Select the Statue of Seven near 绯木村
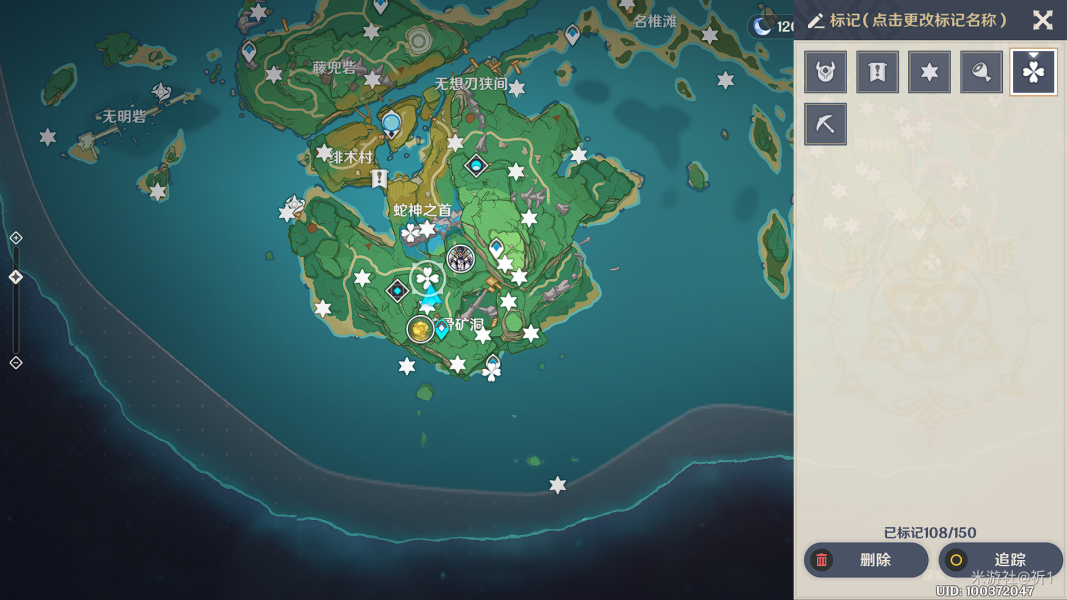The image size is (1067, 600). [391, 124]
